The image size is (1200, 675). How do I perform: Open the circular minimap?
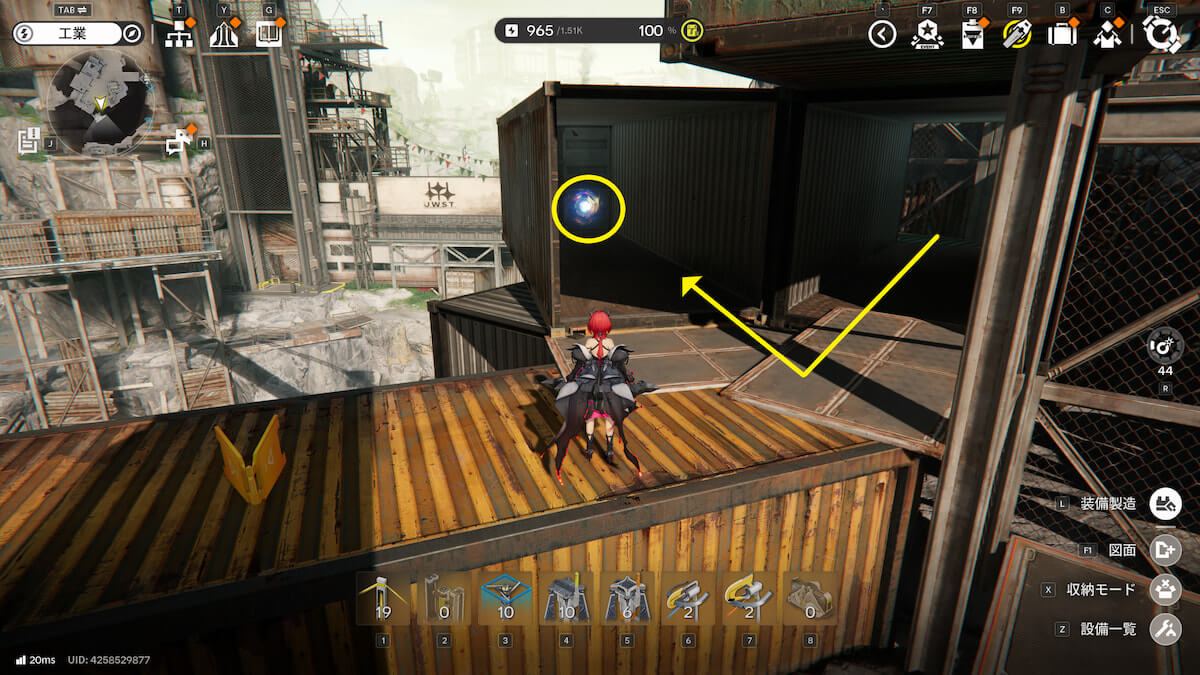tap(98, 103)
